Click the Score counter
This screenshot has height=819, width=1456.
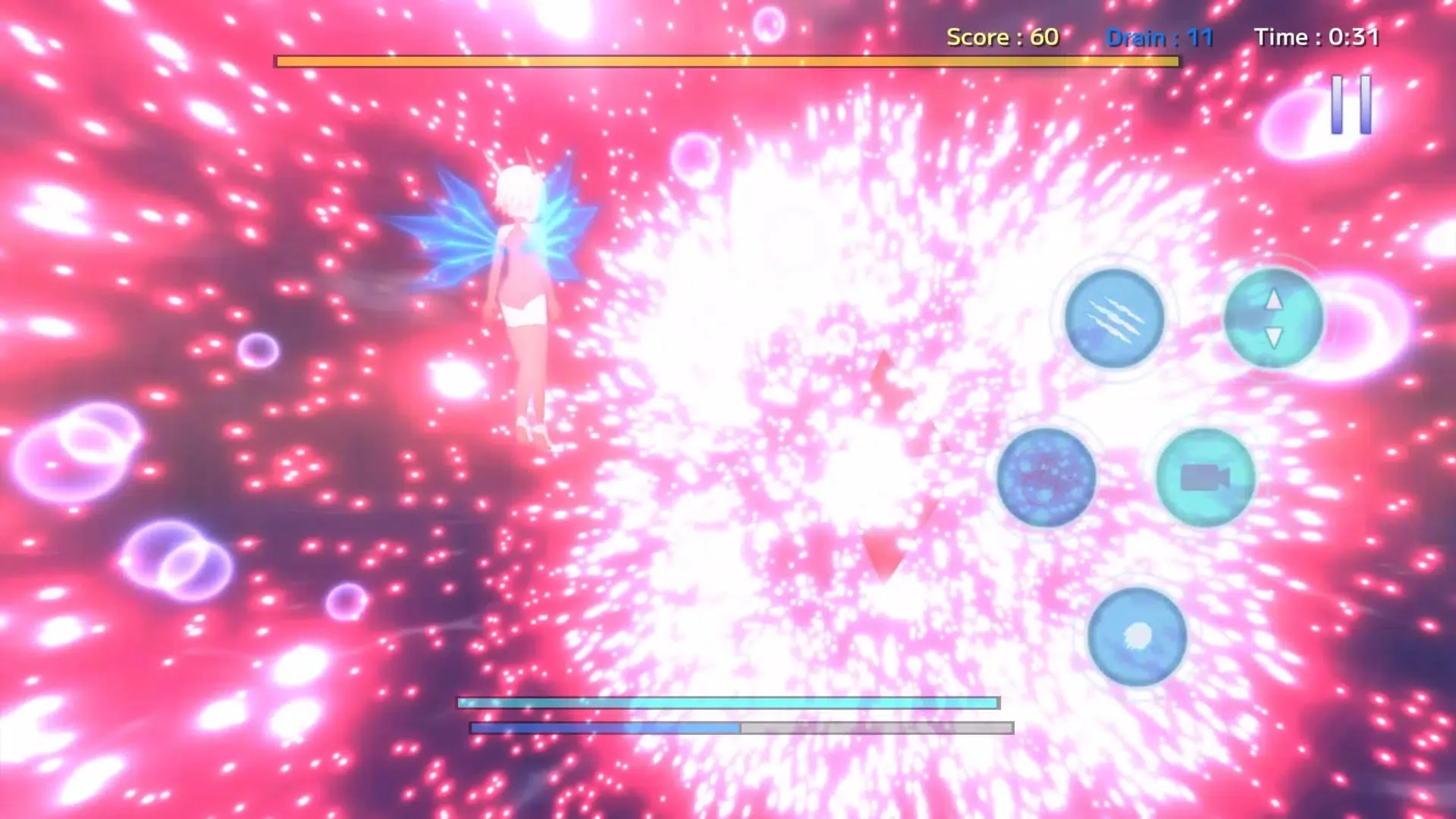click(1003, 37)
